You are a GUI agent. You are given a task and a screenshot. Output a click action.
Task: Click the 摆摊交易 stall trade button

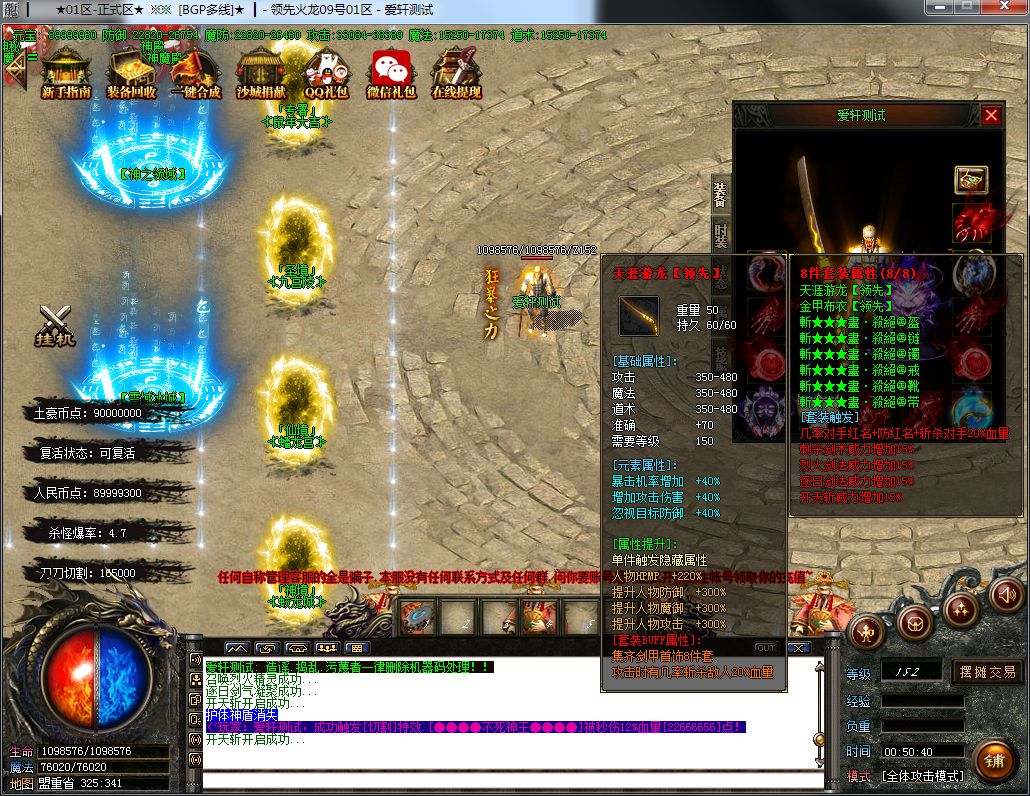click(988, 672)
